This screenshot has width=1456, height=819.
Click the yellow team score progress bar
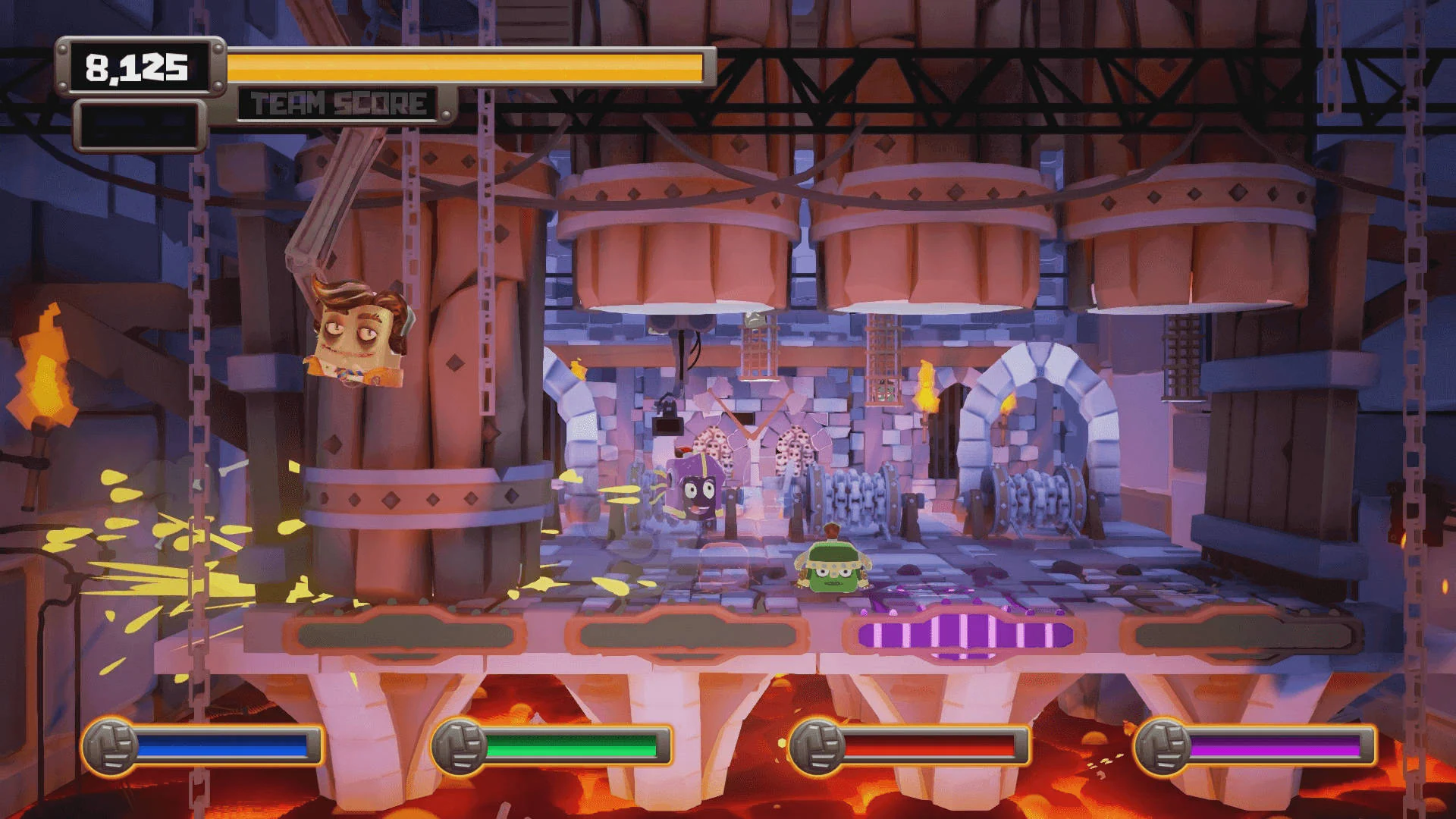(x=470, y=67)
